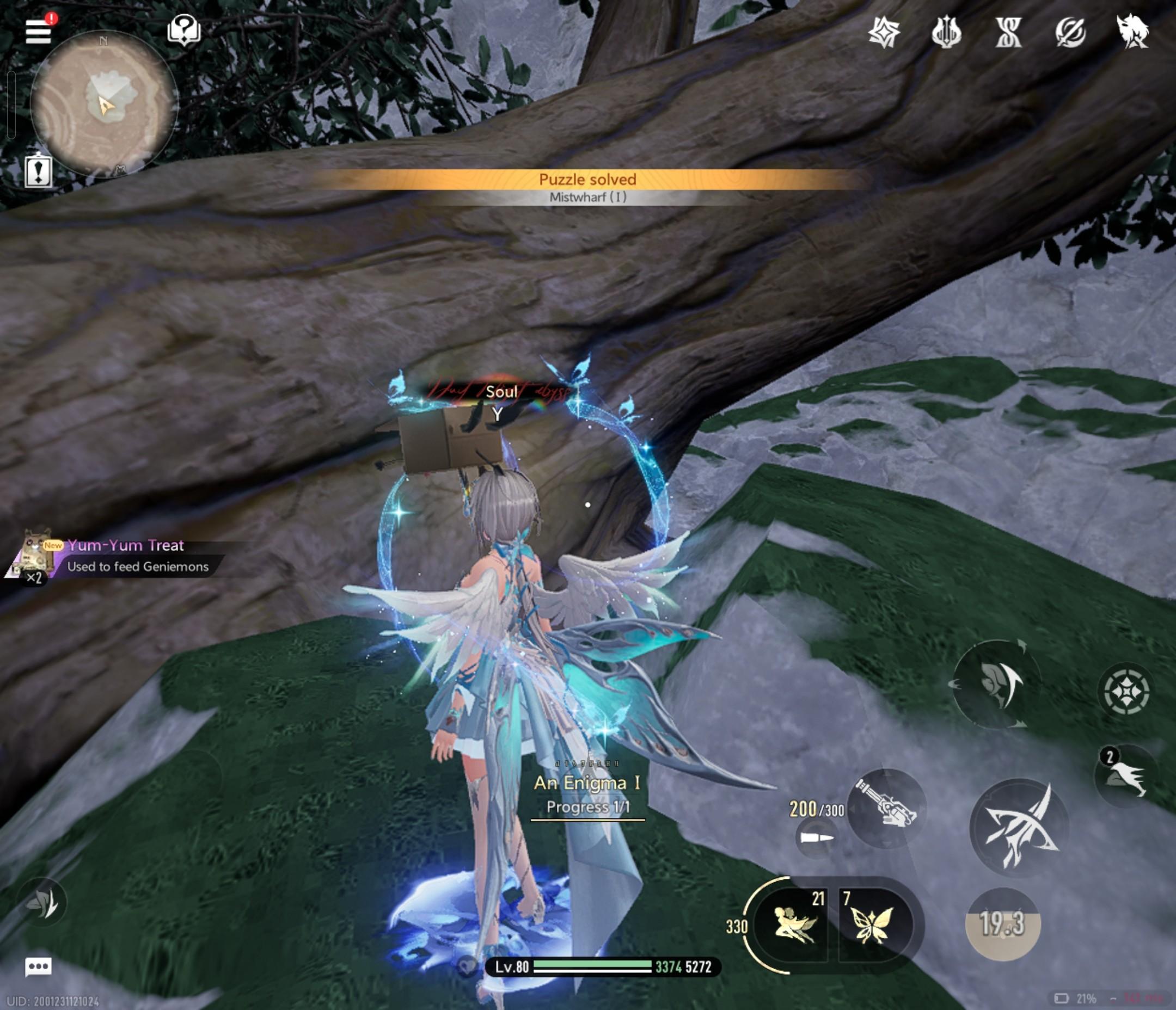Open the exclamation-mark quest card
The image size is (1176, 1010).
[39, 171]
